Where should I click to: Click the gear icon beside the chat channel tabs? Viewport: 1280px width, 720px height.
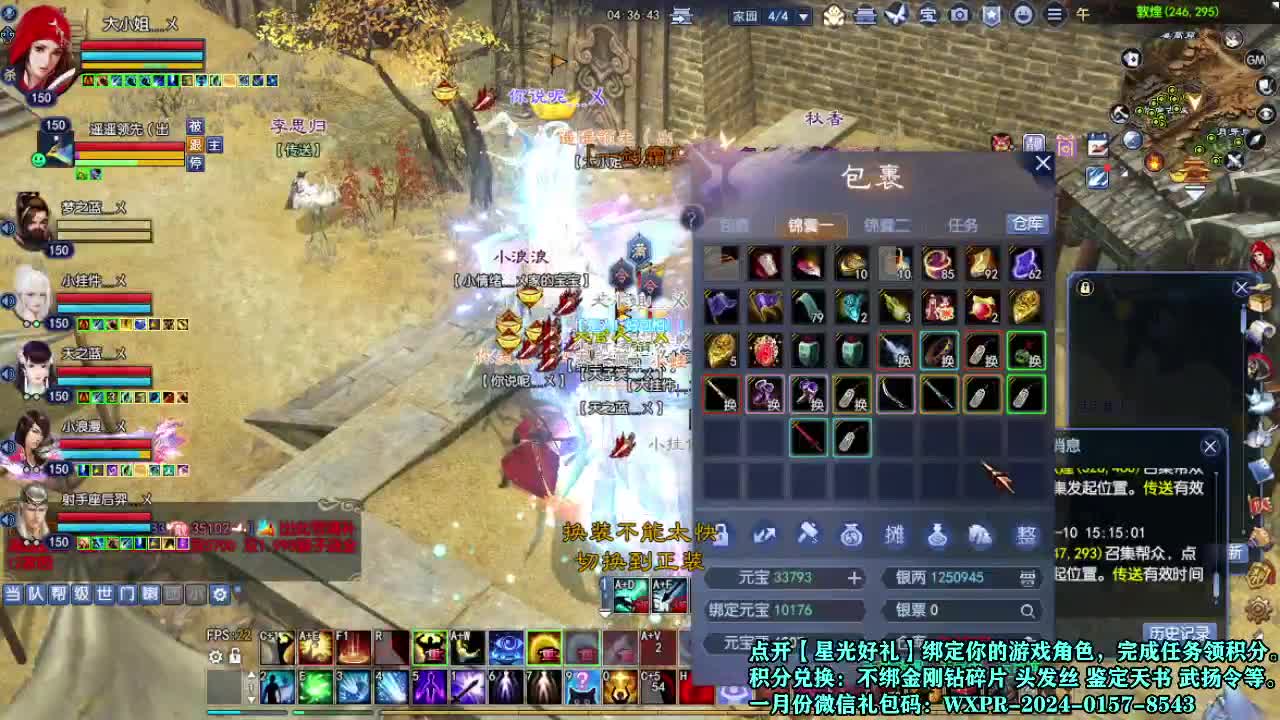[218, 592]
